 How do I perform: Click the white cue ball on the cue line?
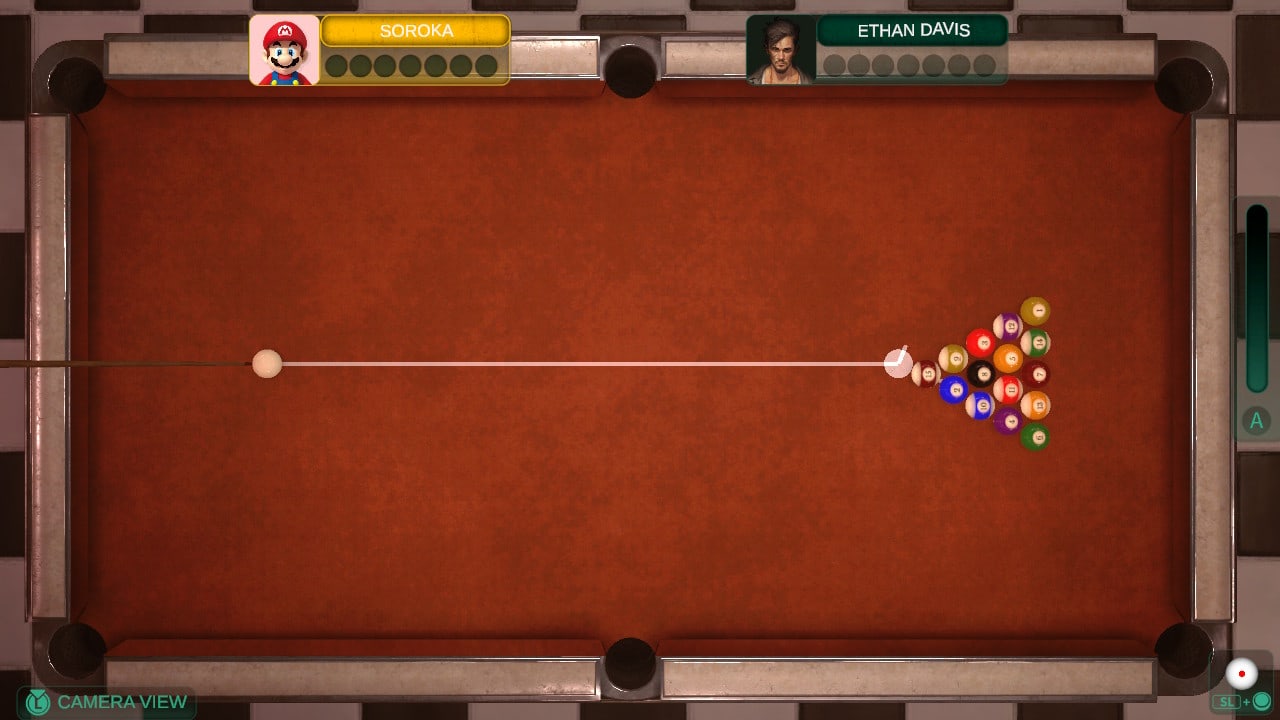[265, 365]
